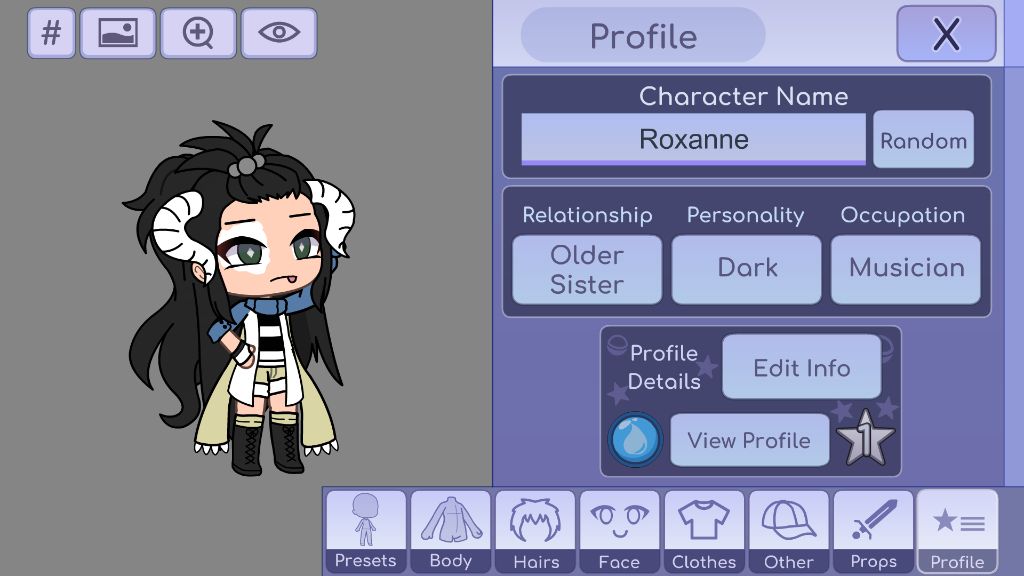Click the Roxanne character name field
Screen dimensions: 1024x576
point(693,139)
